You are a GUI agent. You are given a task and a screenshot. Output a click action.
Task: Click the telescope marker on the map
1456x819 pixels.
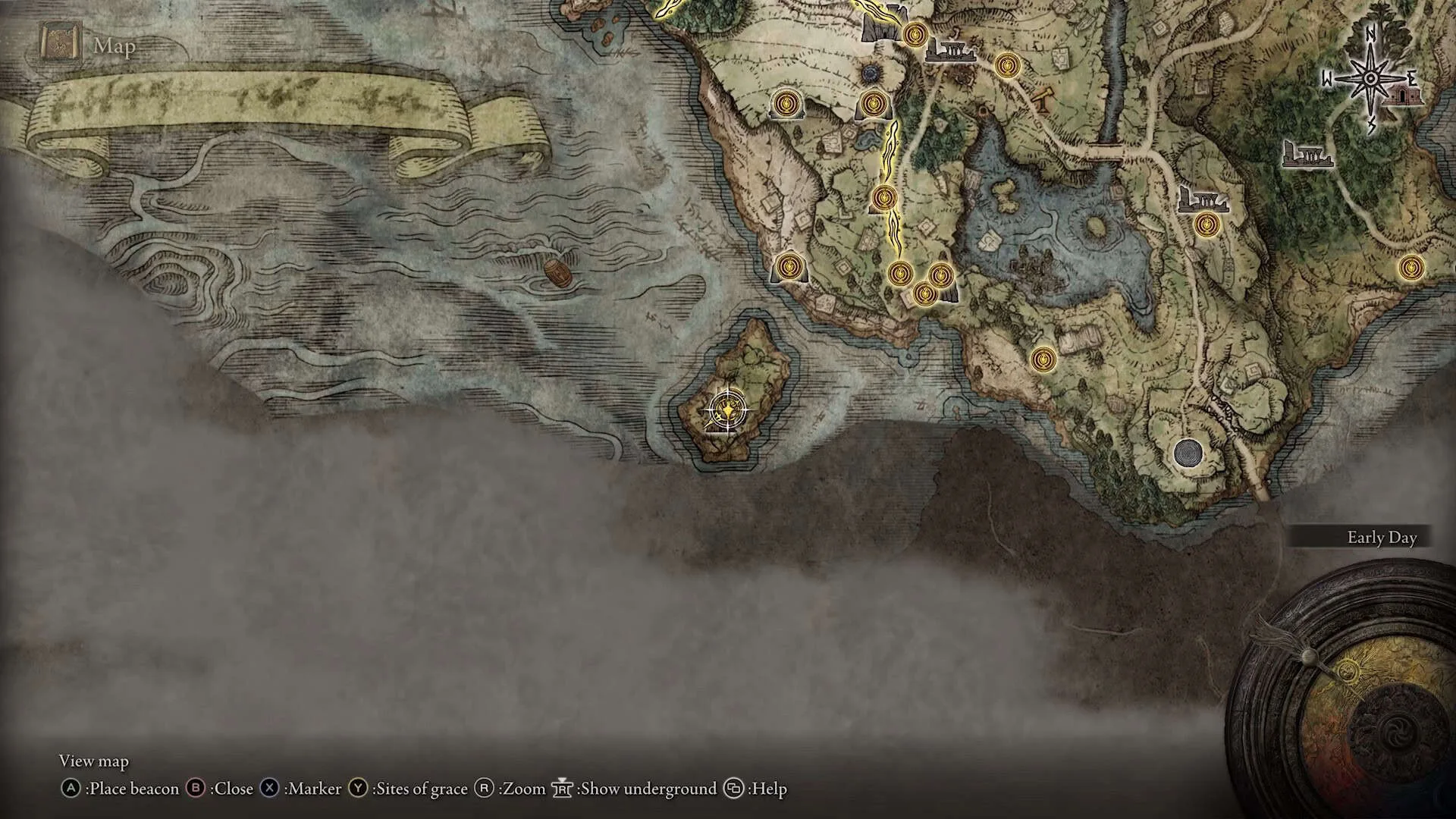click(1043, 98)
